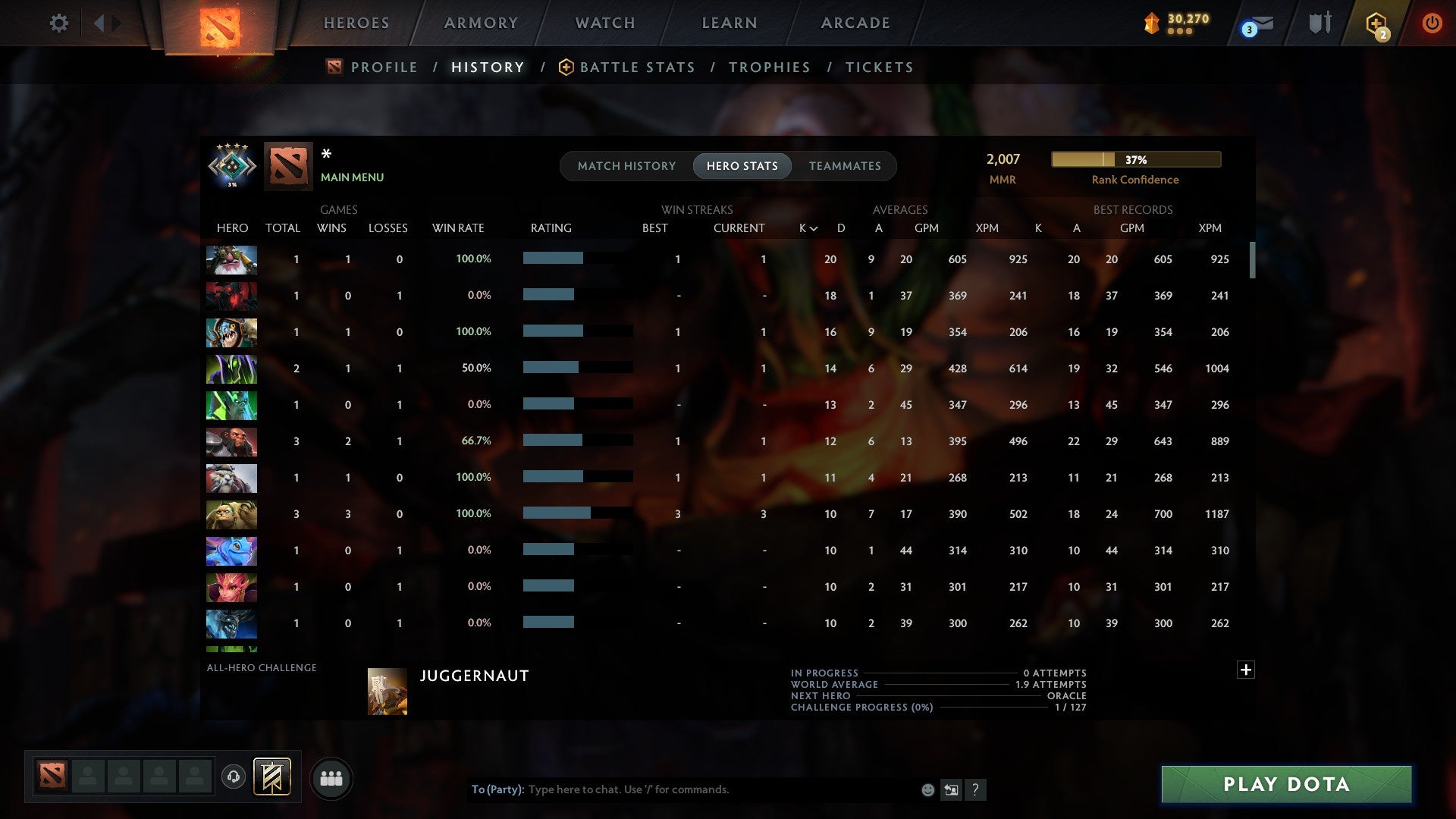Open the Dota Plus hexagon icon

pos(1377,23)
